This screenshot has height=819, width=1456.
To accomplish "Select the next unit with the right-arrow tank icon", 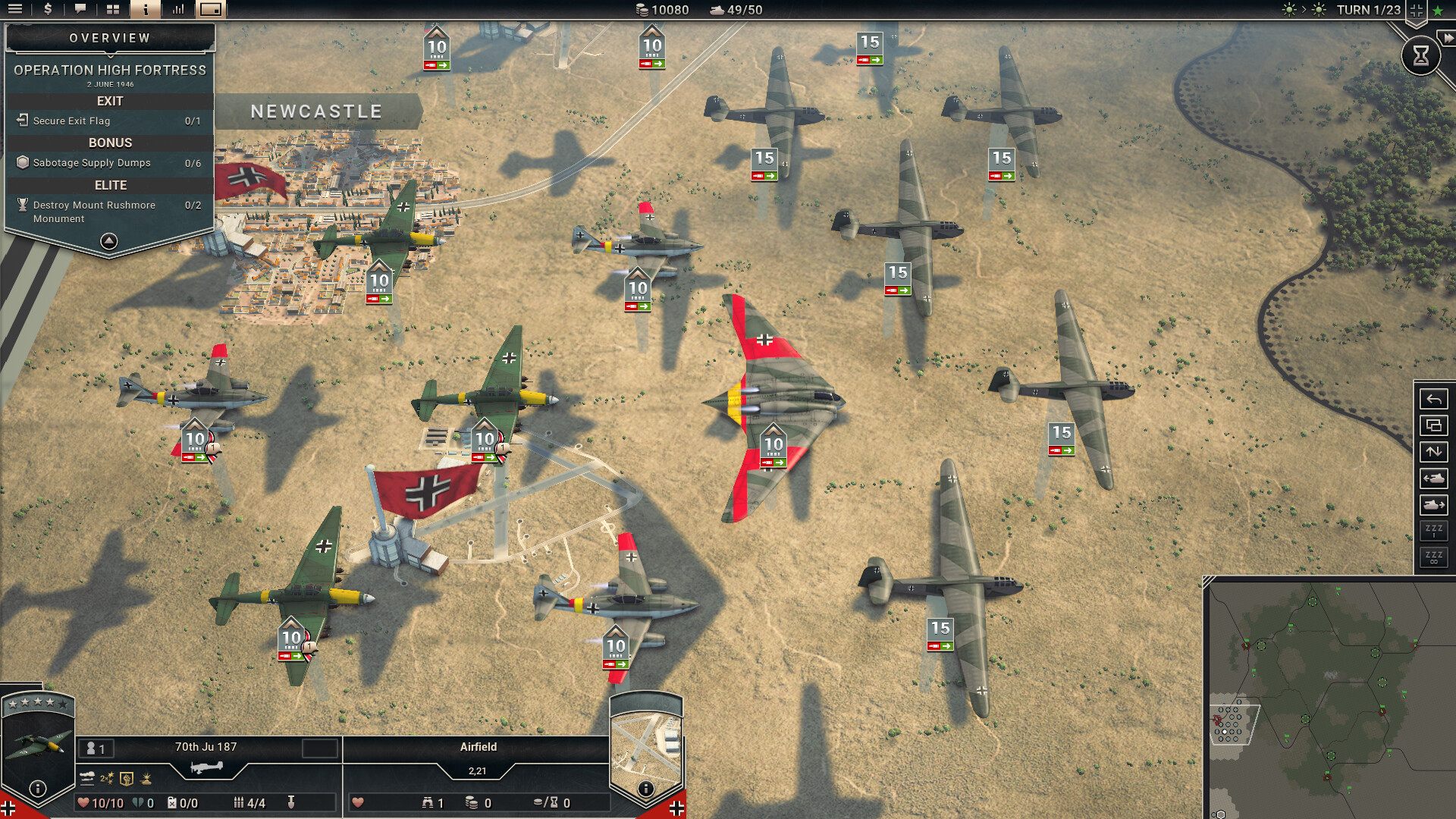I will [1433, 504].
